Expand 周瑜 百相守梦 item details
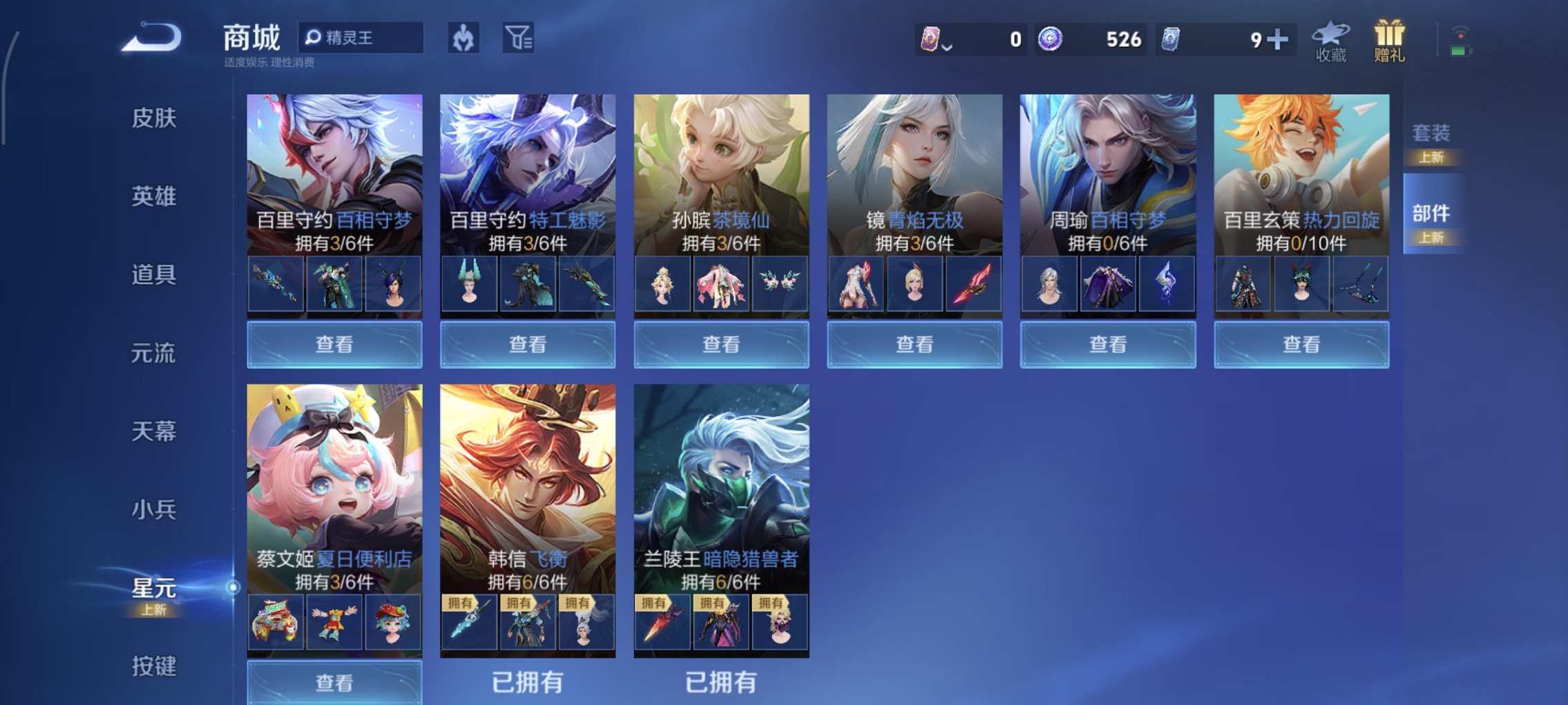The image size is (1568, 705). click(x=1107, y=344)
